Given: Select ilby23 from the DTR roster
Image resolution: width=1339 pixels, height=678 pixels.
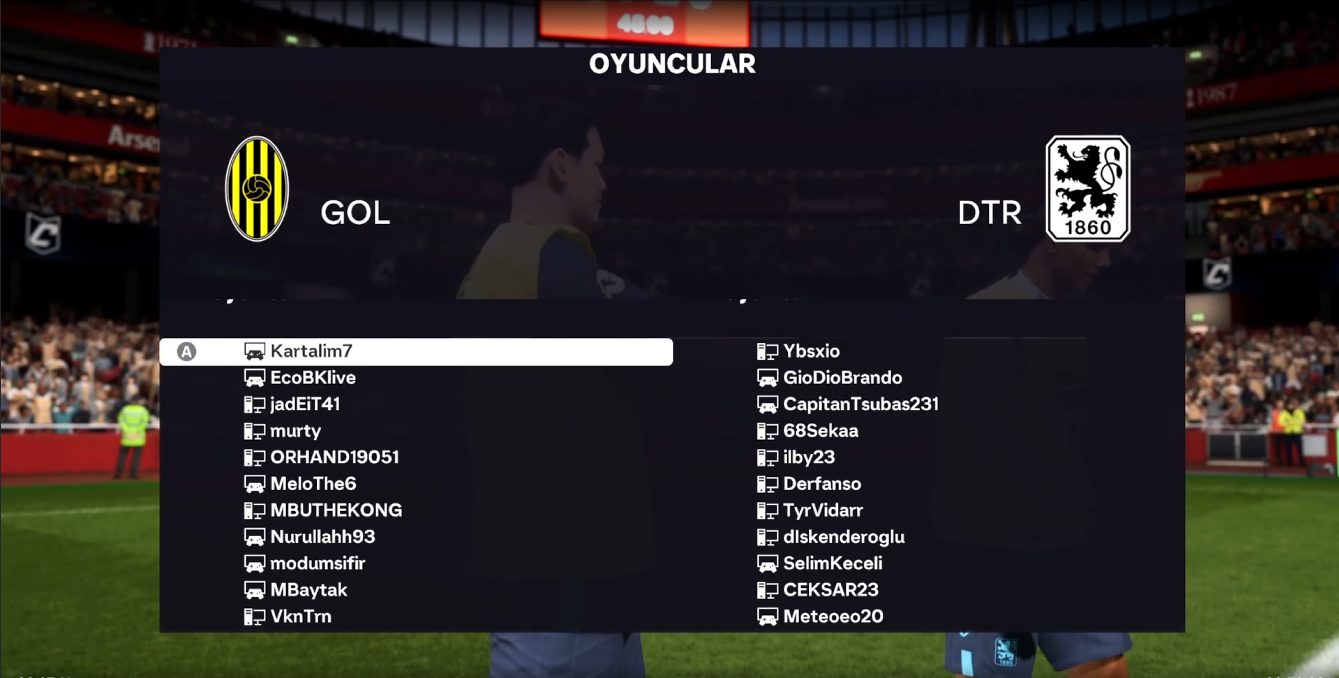Looking at the screenshot, I should point(808,458).
